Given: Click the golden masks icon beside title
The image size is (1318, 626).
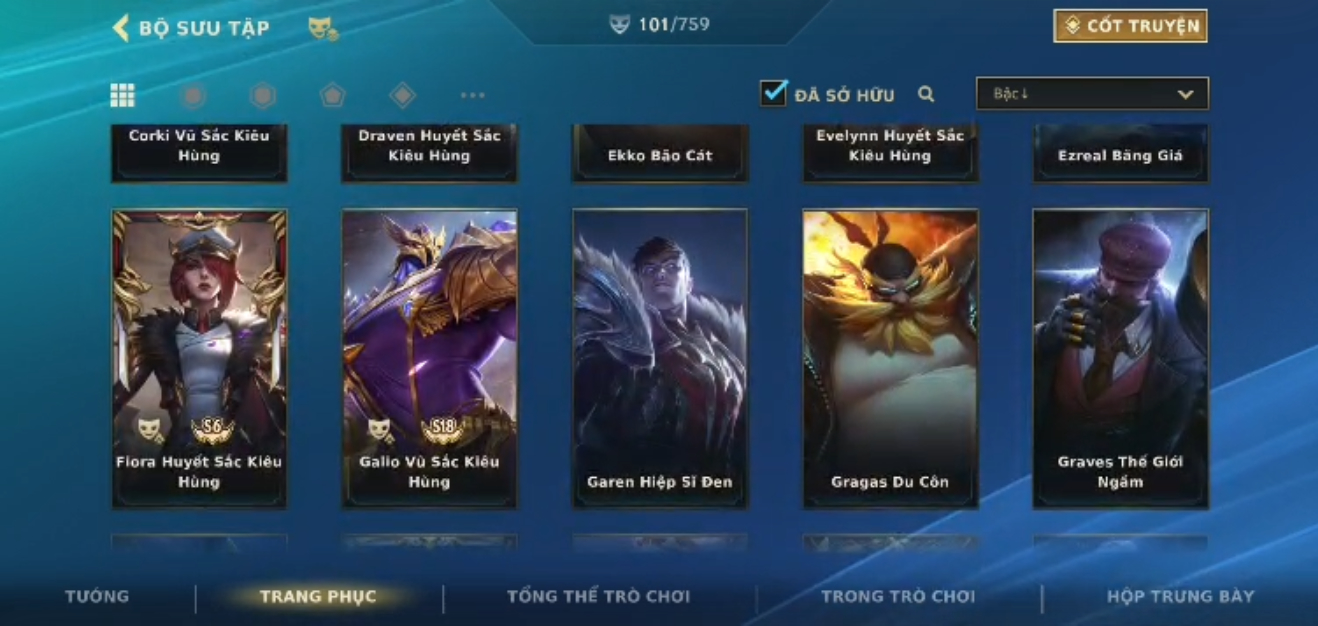Looking at the screenshot, I should (x=322, y=29).
